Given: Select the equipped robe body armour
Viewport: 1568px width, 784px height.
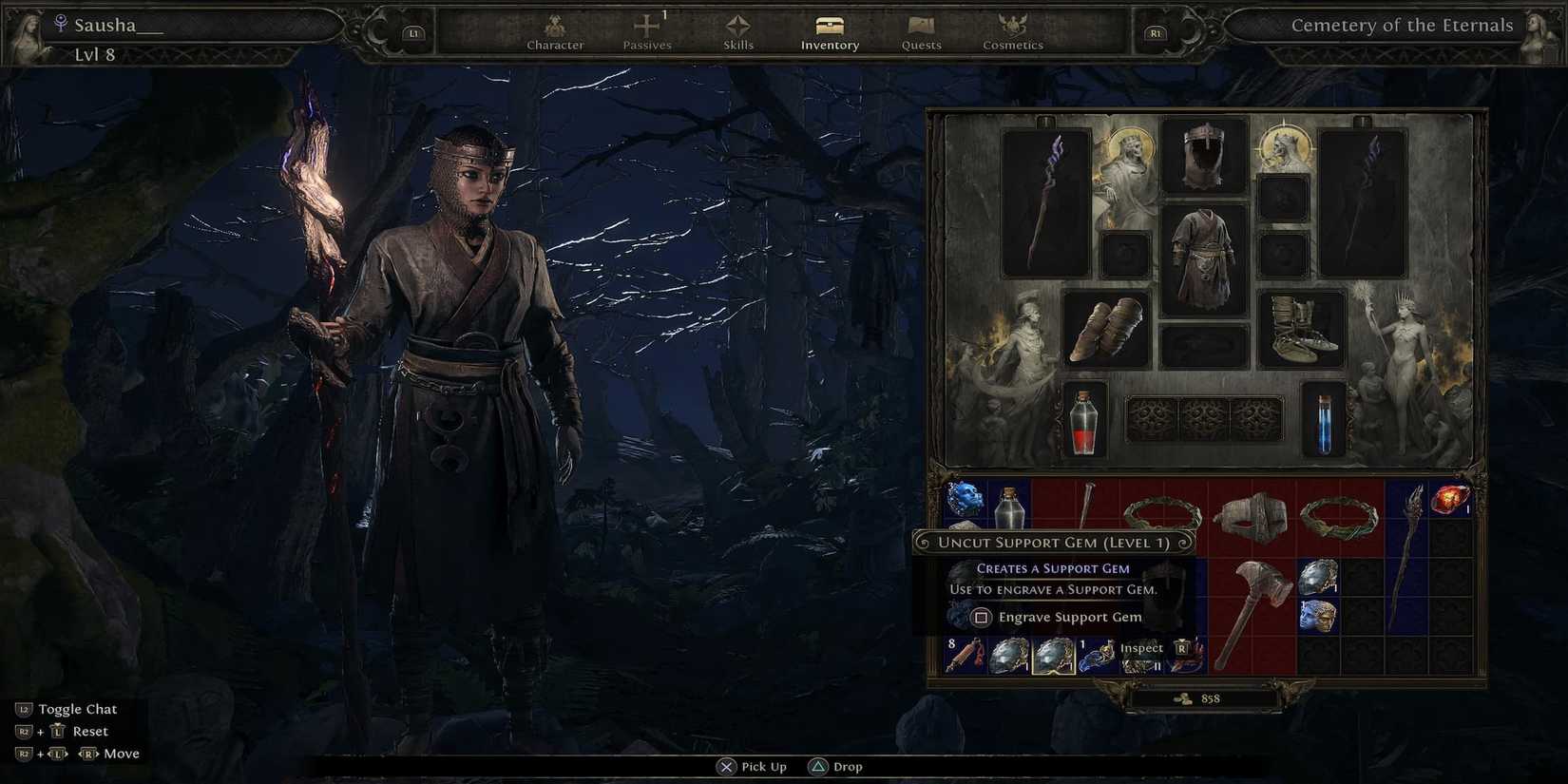Looking at the screenshot, I should point(1204,257).
